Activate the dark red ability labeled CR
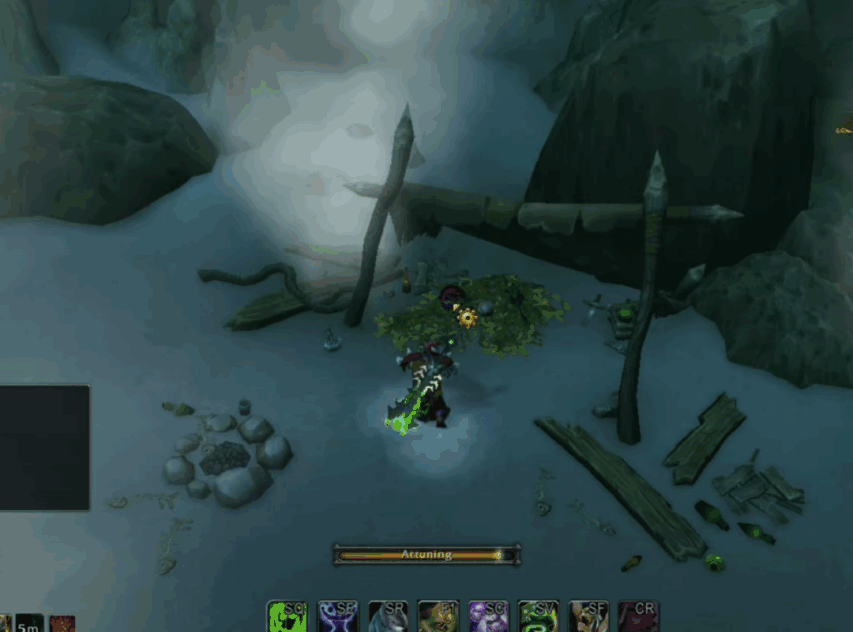This screenshot has width=853, height=632. [638, 617]
